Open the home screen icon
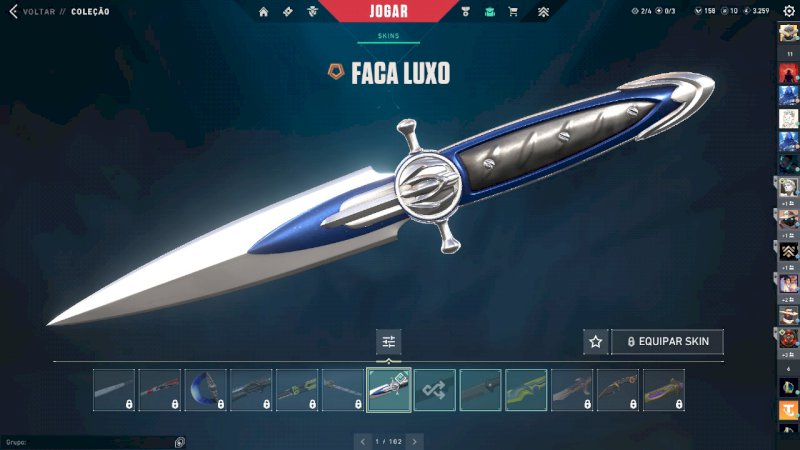Viewport: 800px width, 450px height. pos(264,12)
